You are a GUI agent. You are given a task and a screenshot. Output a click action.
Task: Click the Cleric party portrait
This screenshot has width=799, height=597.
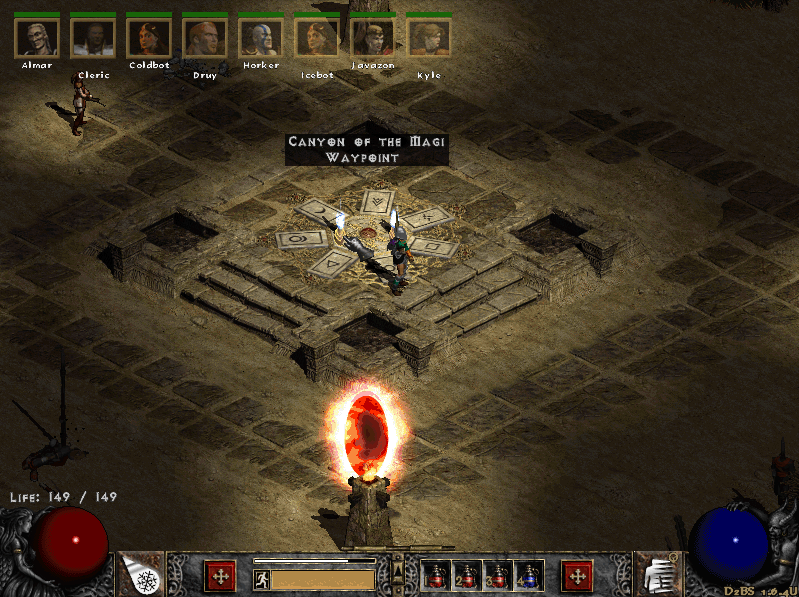(x=93, y=38)
